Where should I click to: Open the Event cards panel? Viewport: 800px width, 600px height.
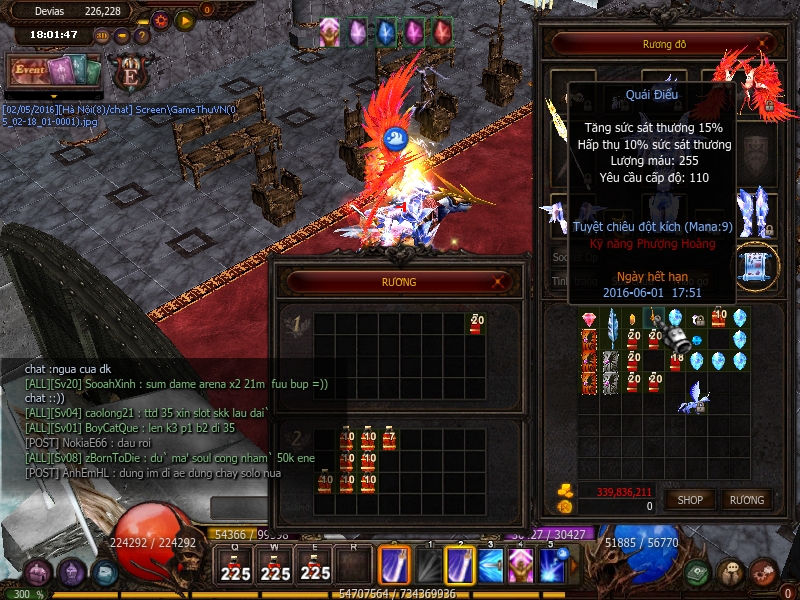tap(56, 72)
